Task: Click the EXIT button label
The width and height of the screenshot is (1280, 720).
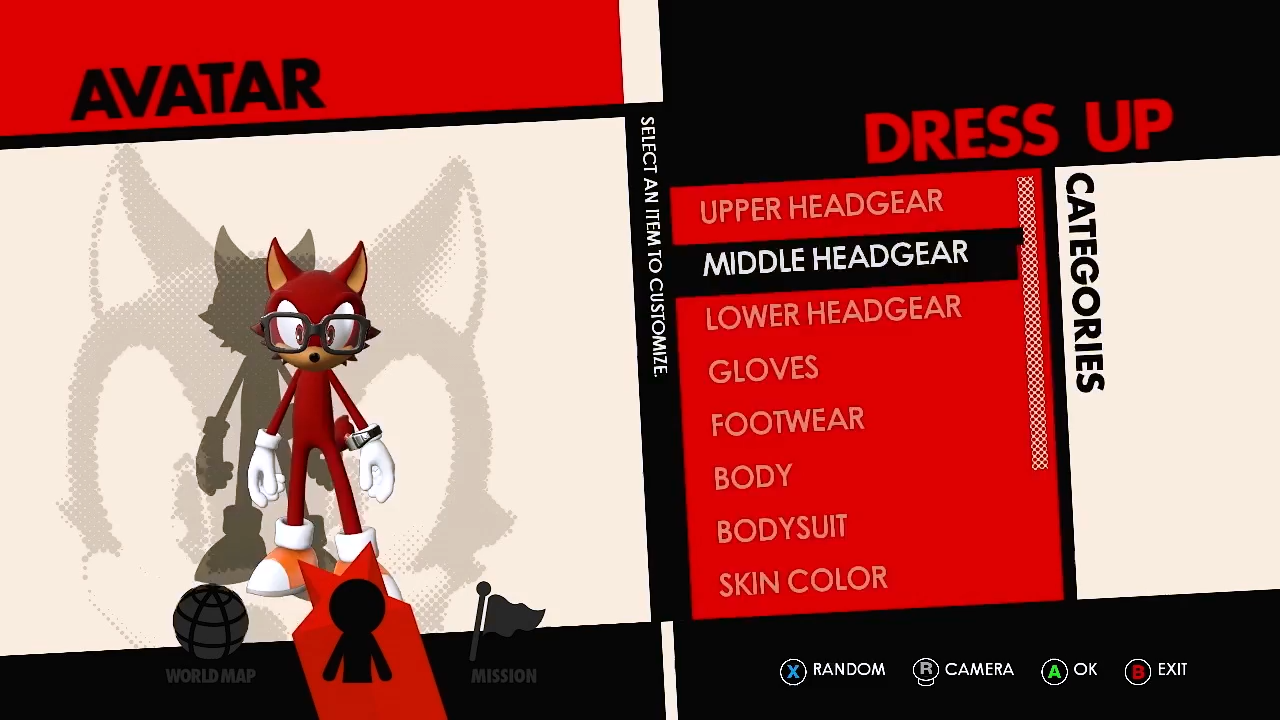Action: [x=1172, y=670]
